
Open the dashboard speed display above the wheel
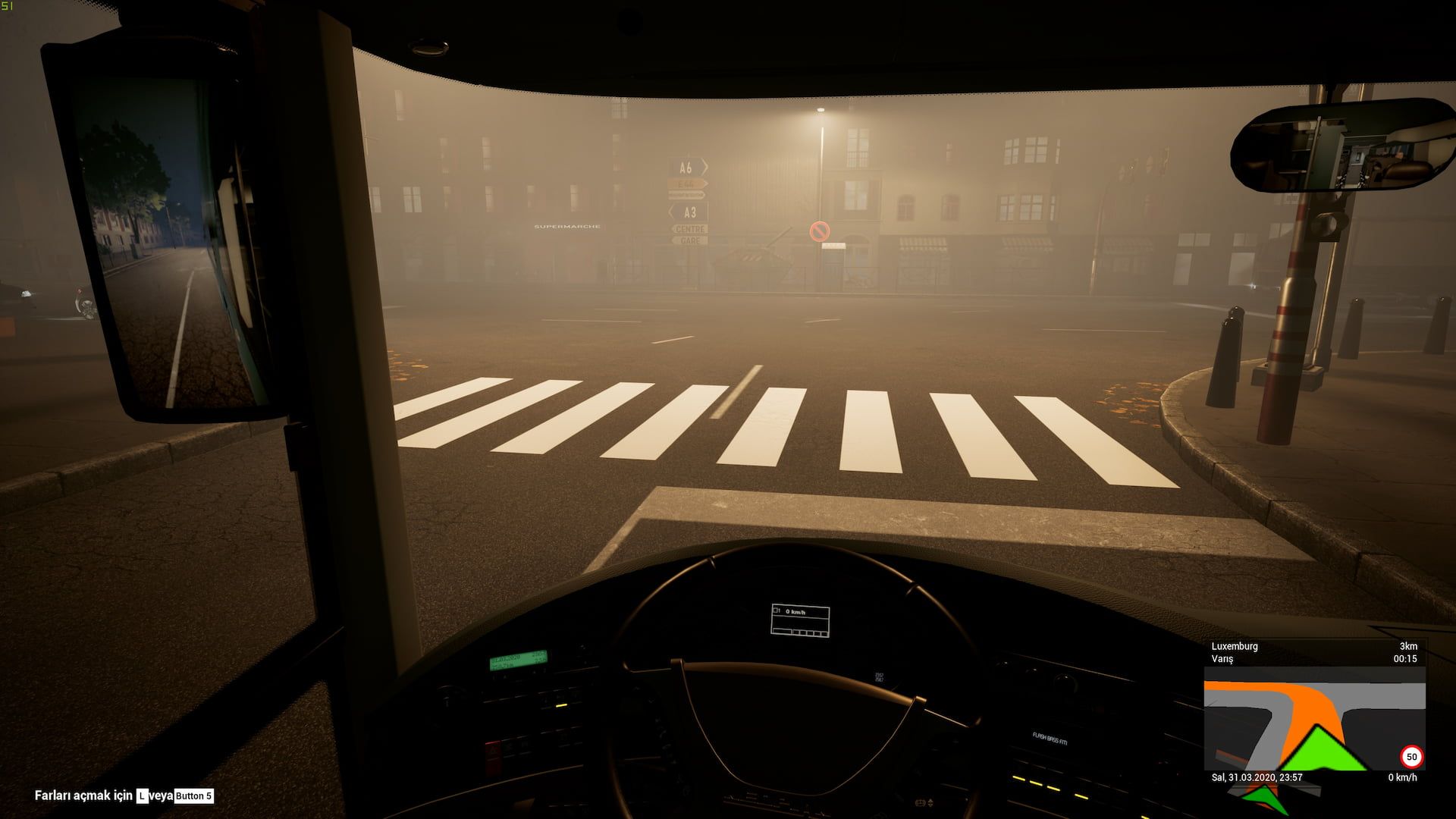click(802, 616)
